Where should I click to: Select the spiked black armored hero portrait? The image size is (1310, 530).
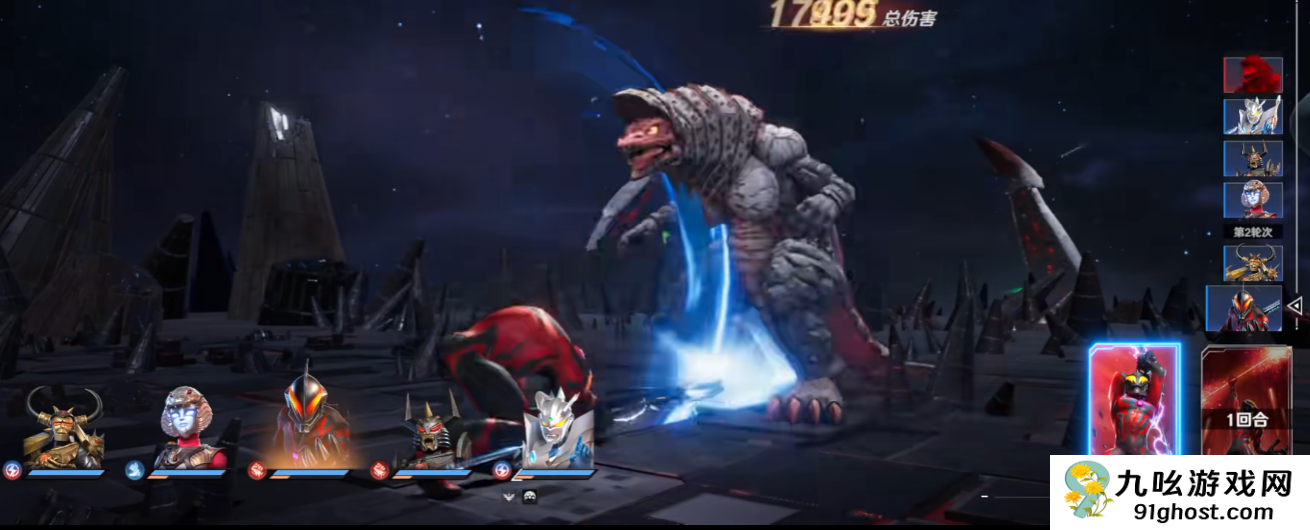coord(432,432)
